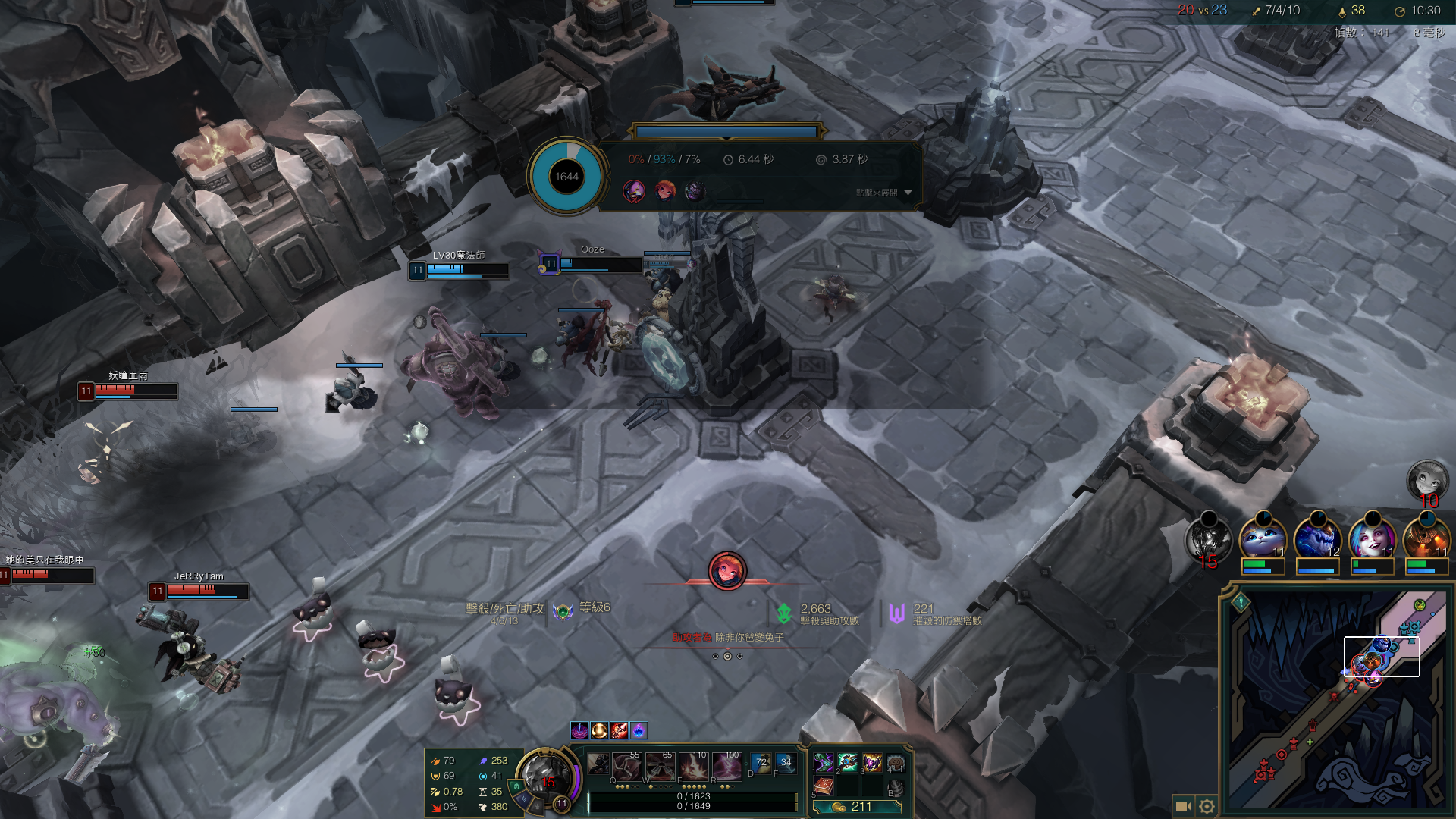
Task: Select Zoe's portrait in death recap
Action: point(665,190)
